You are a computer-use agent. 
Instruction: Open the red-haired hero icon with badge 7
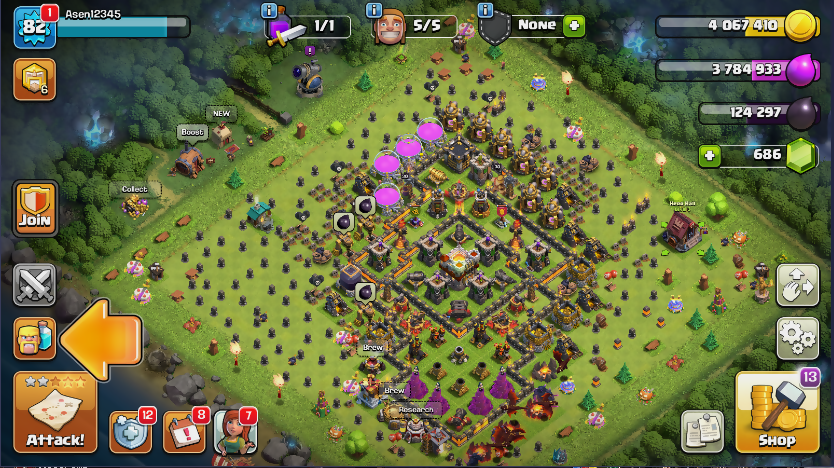pos(235,432)
